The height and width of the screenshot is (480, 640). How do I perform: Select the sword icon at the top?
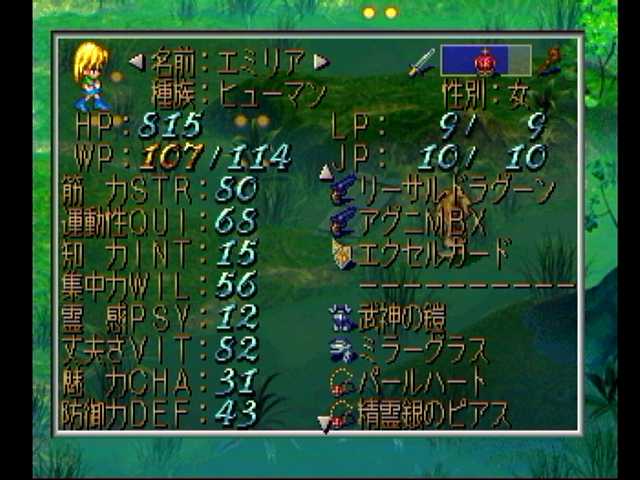click(x=421, y=62)
